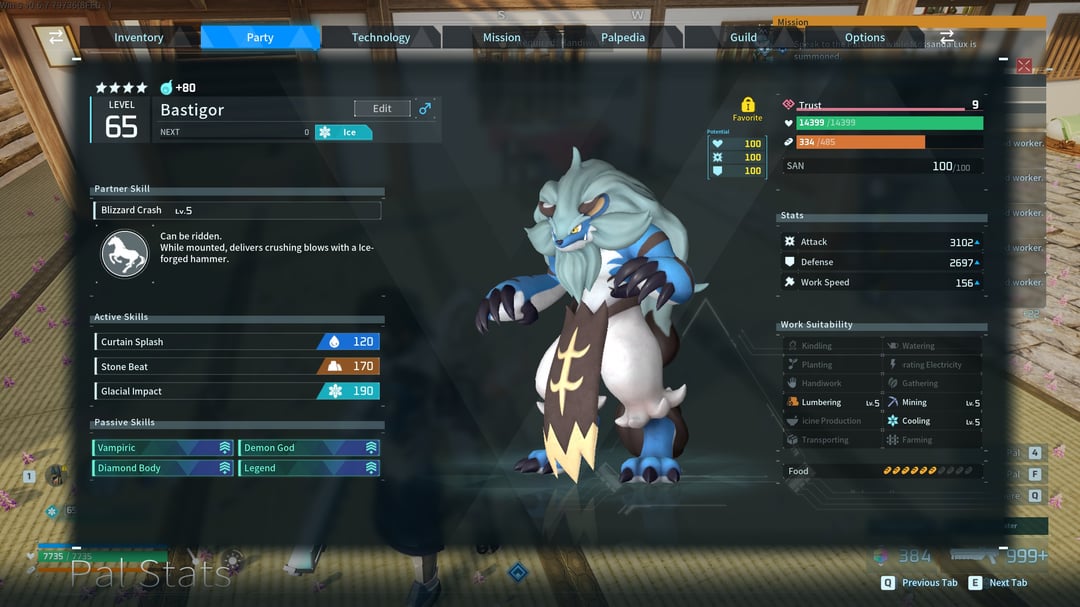Click the Blizzard Crash partner skill icon
This screenshot has height=607, width=1080.
pos(125,254)
